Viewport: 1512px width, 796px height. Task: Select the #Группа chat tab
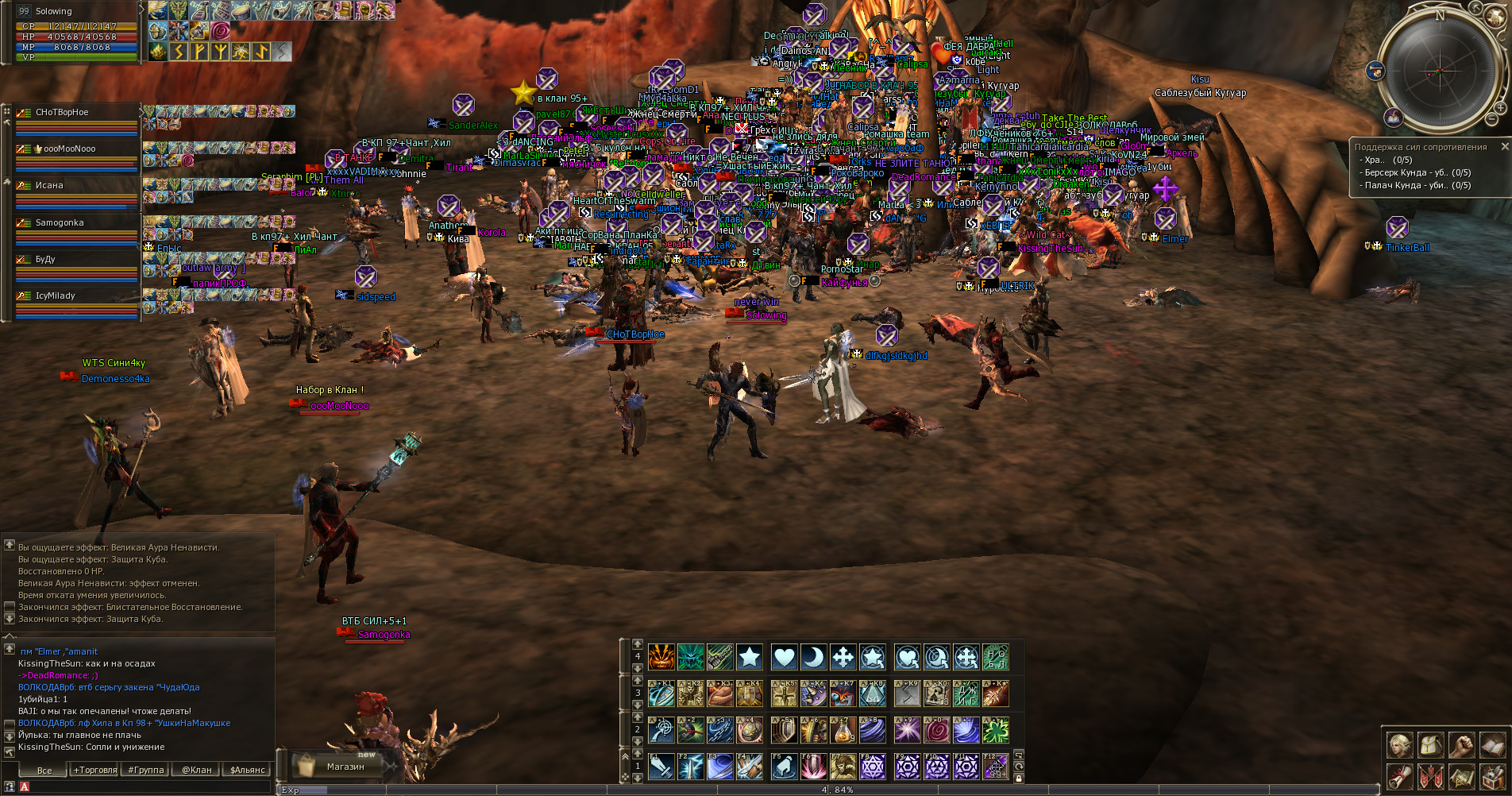pyautogui.click(x=146, y=770)
